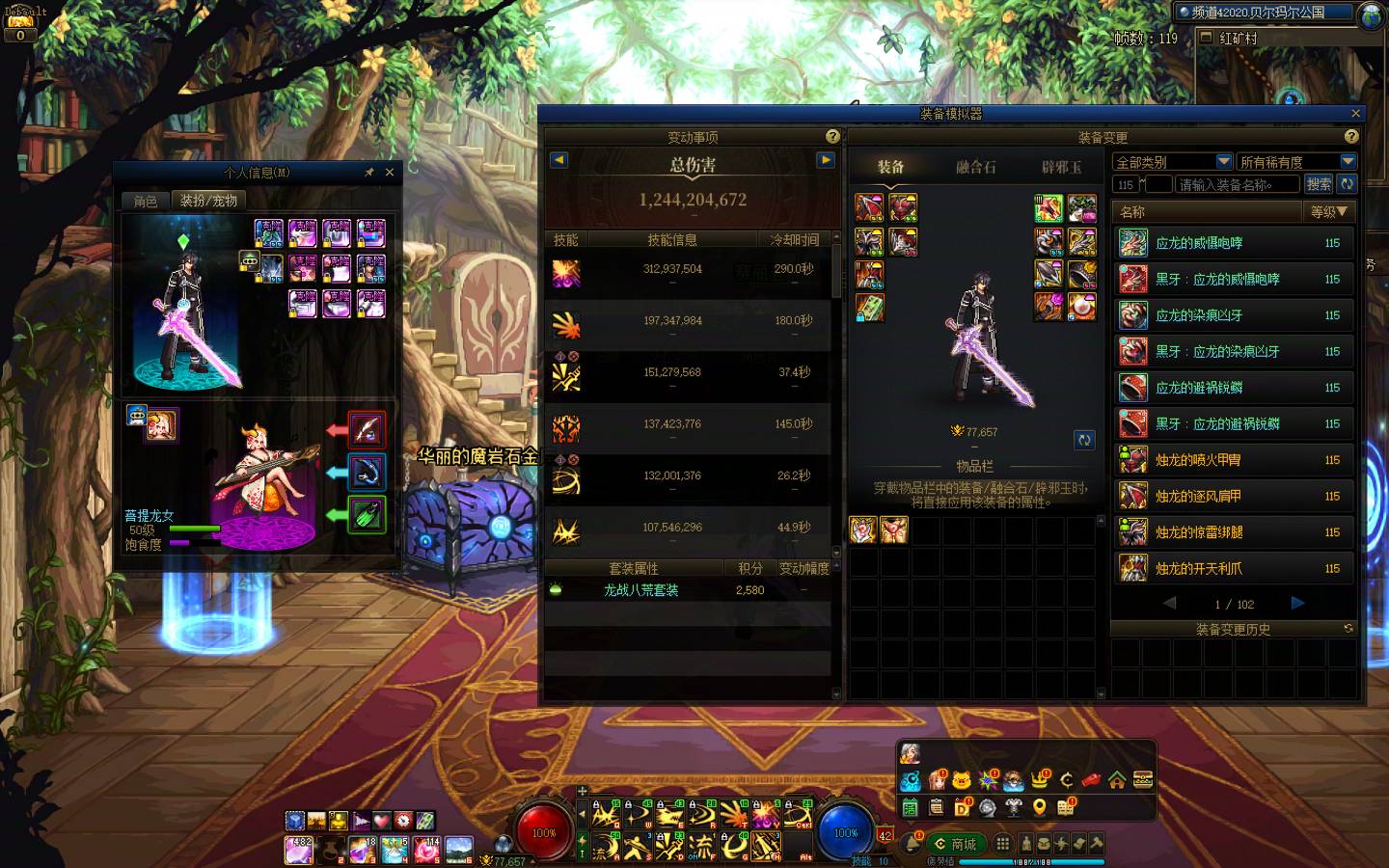Switch to the 角色 tab
Viewport: 1389px width, 868px height.
(x=146, y=201)
